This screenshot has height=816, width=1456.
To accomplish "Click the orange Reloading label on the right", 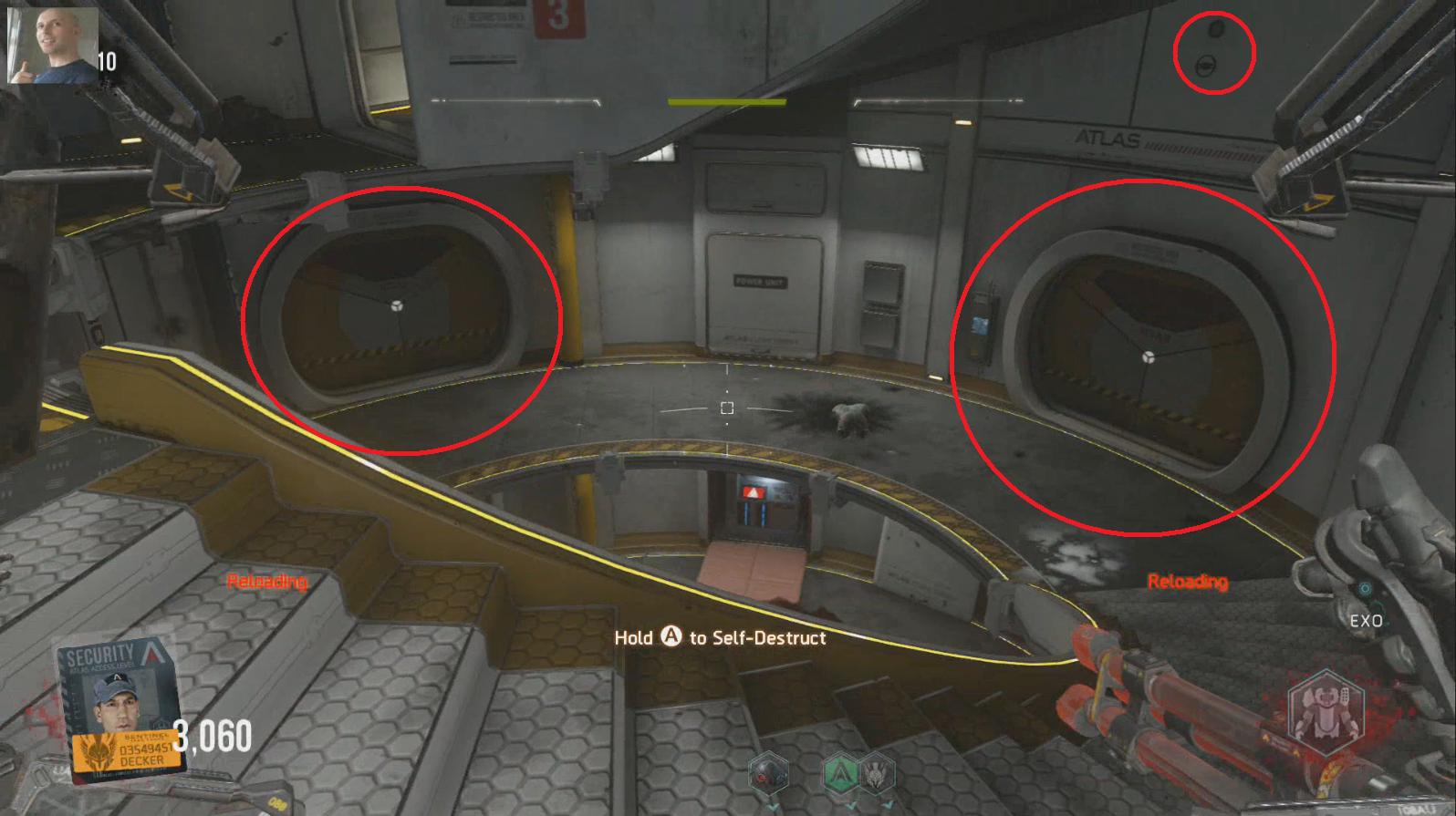I will point(1188,580).
